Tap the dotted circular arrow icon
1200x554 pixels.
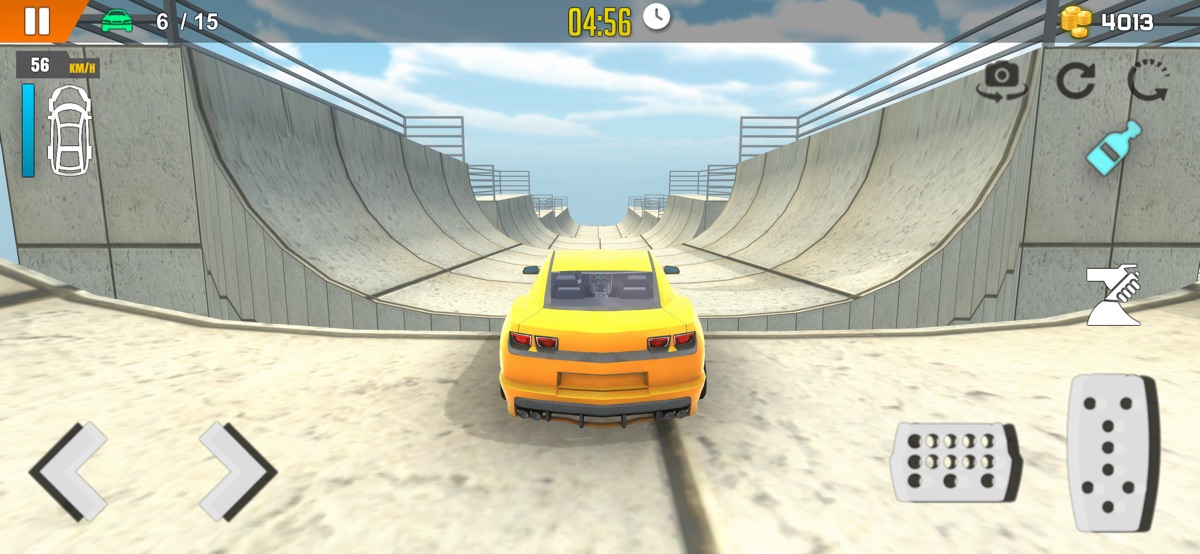[1147, 80]
